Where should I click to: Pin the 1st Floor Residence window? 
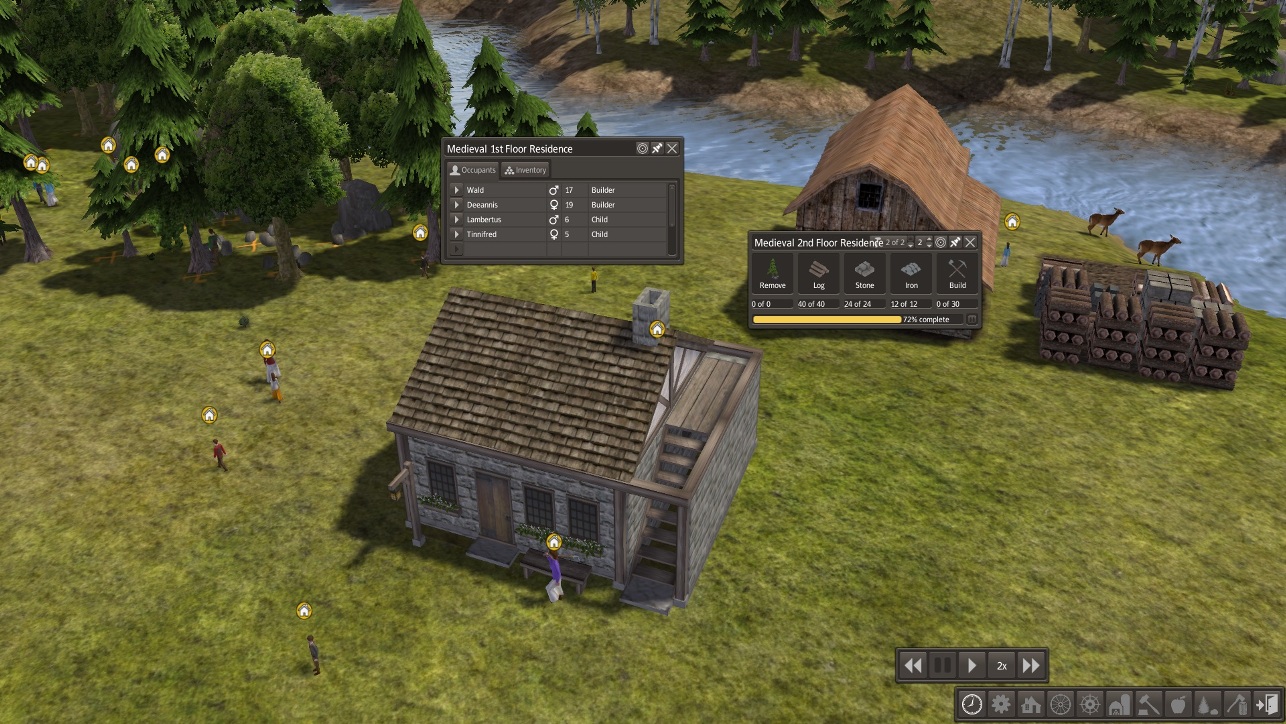[x=657, y=148]
